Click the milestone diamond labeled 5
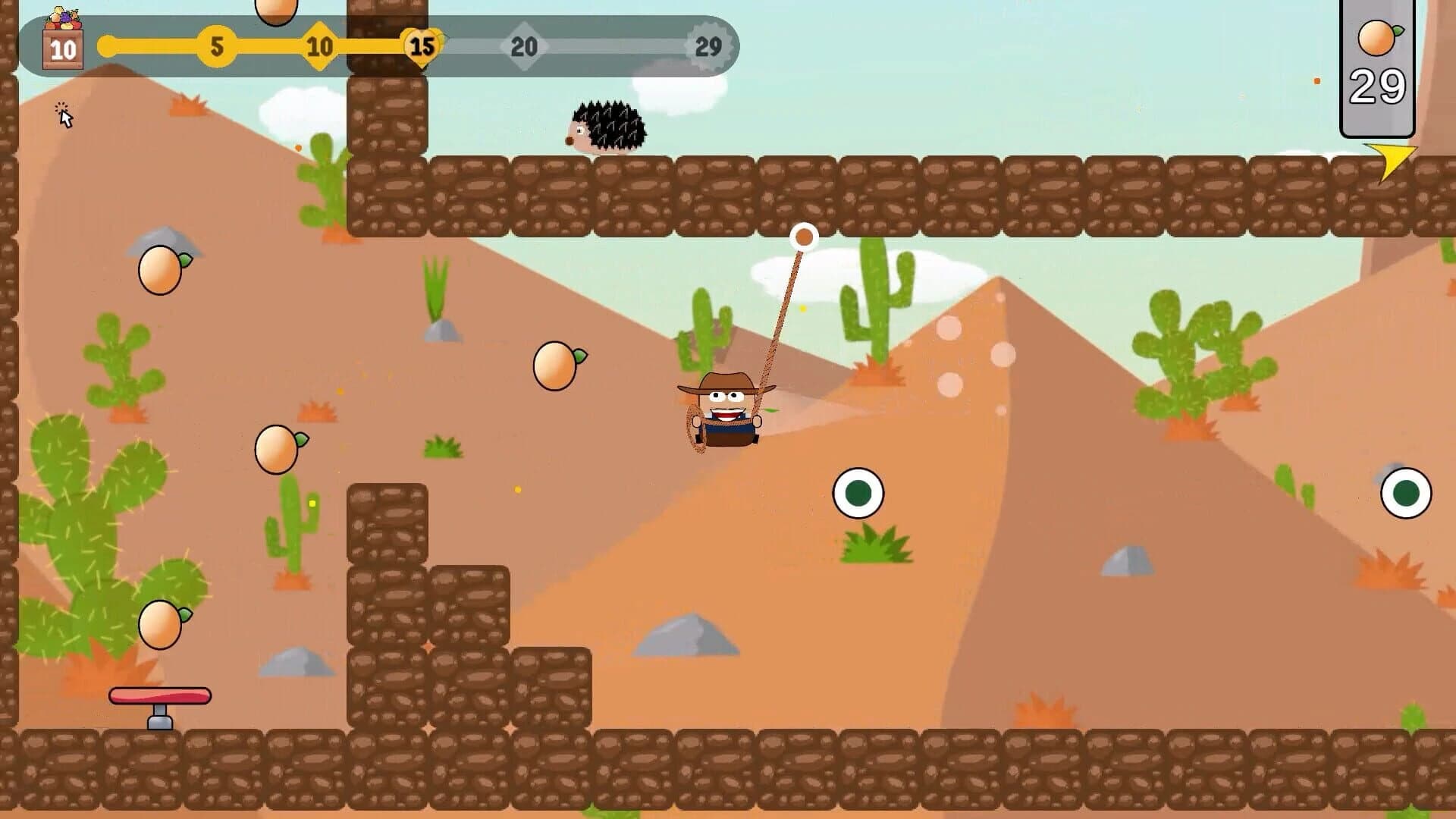Screen dimensions: 1456x819 [218, 47]
